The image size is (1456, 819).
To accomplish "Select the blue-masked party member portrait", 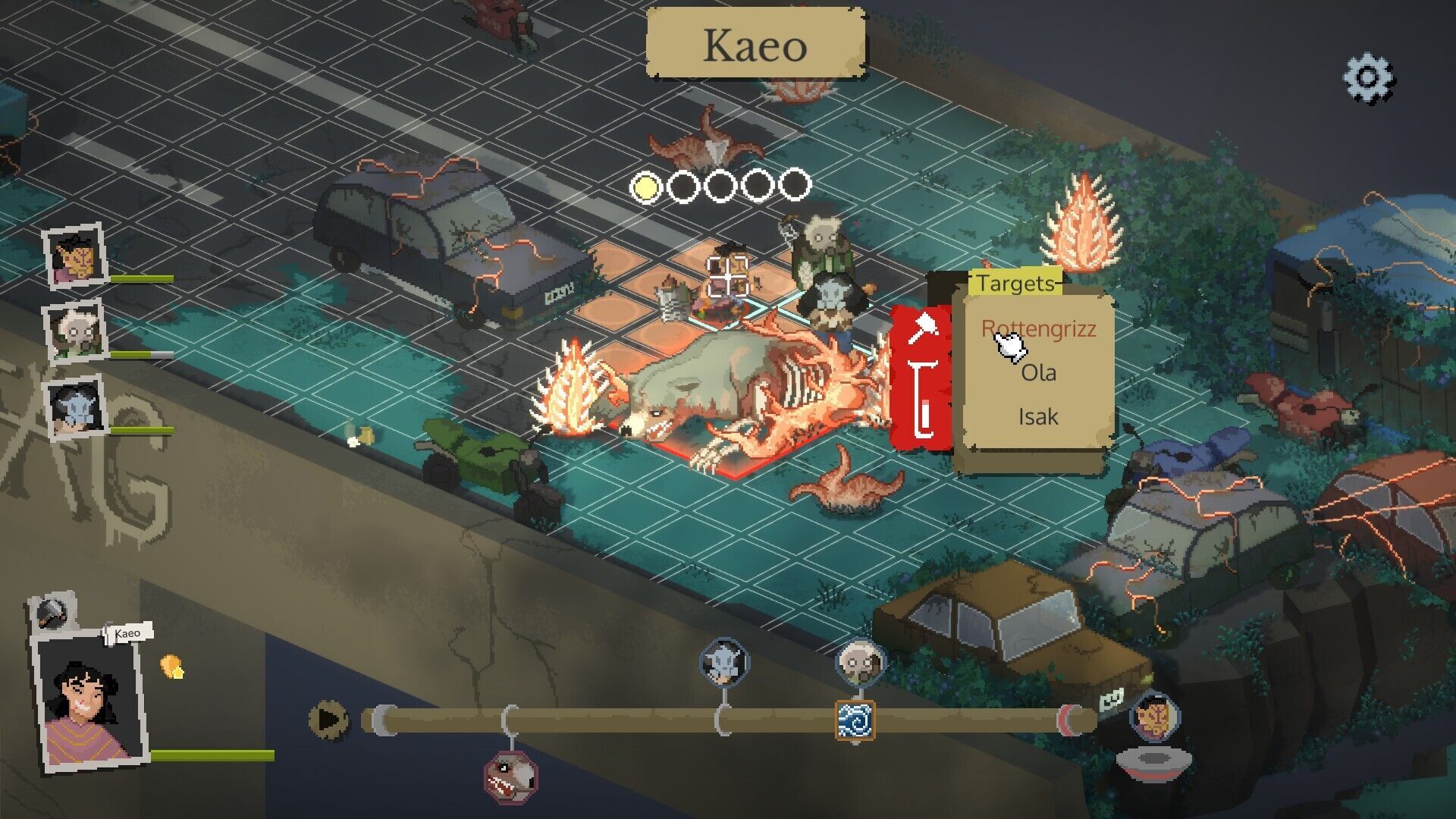I will (76, 408).
